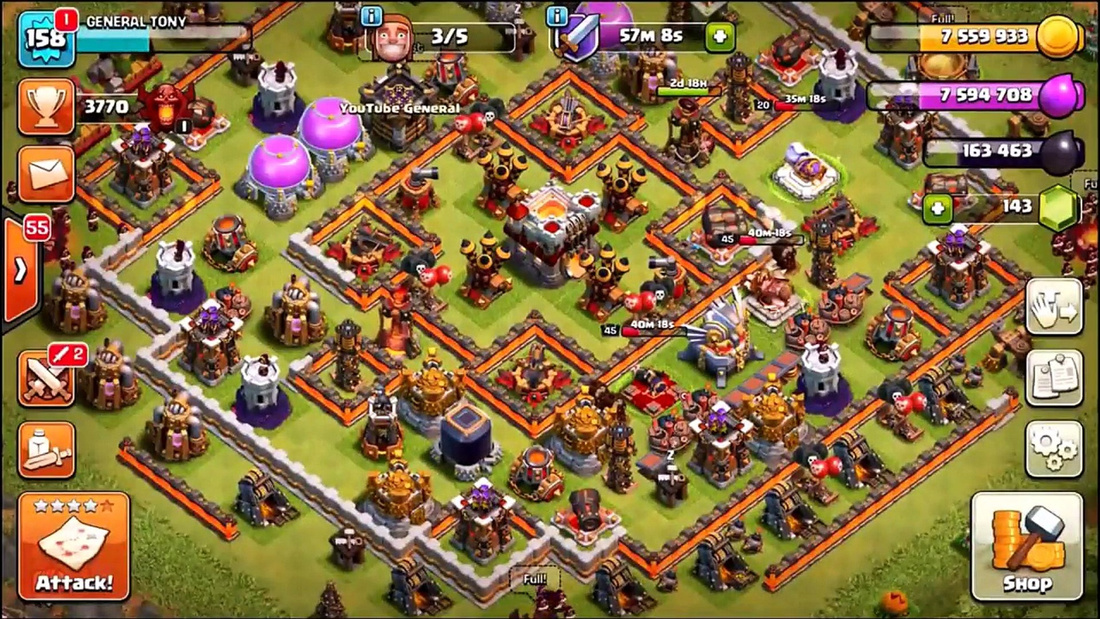Open the level 158 player profile

pyautogui.click(x=46, y=38)
